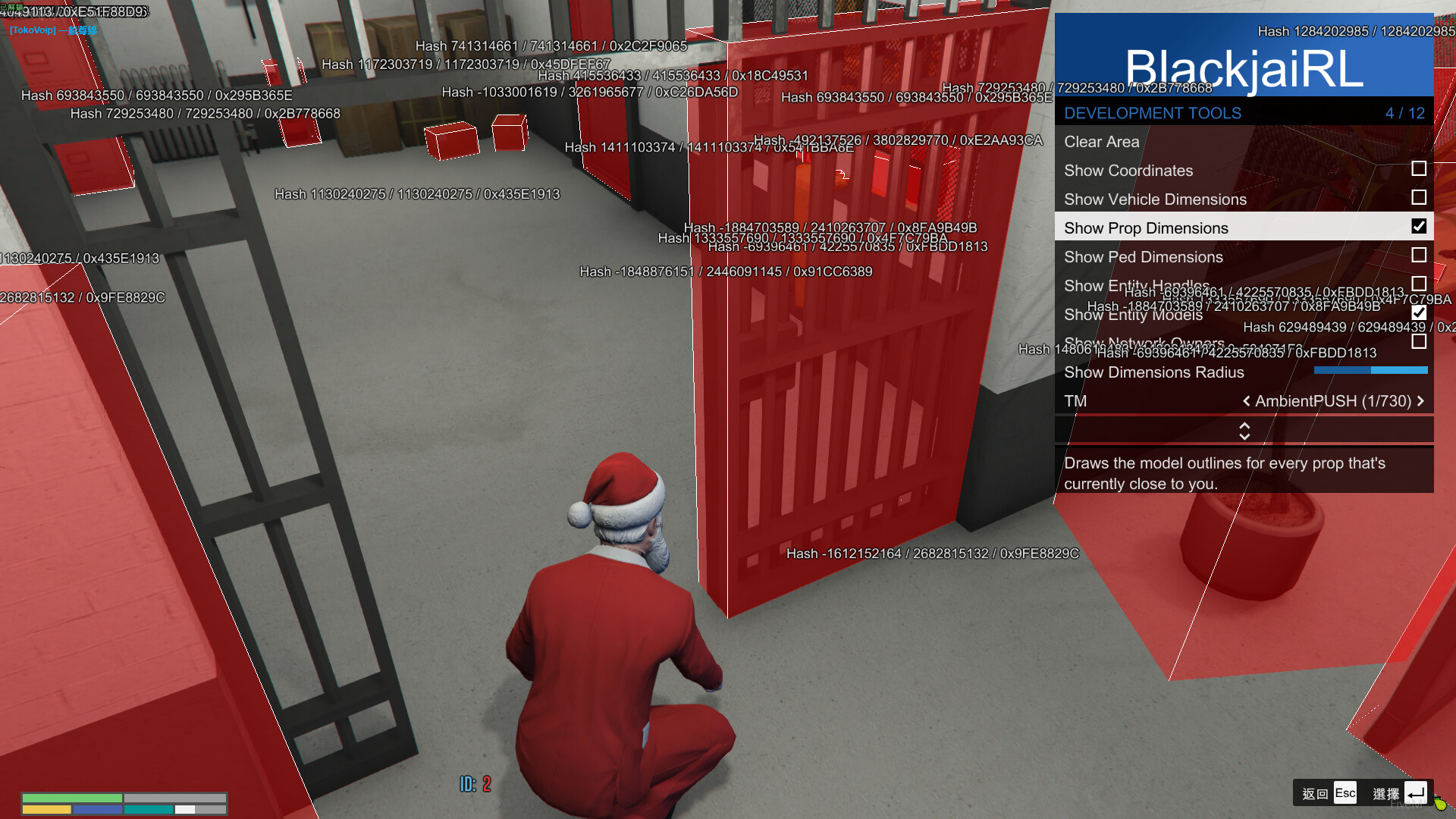The height and width of the screenshot is (819, 1456).
Task: Uncheck the Show Entity Models option
Action: [1417, 312]
